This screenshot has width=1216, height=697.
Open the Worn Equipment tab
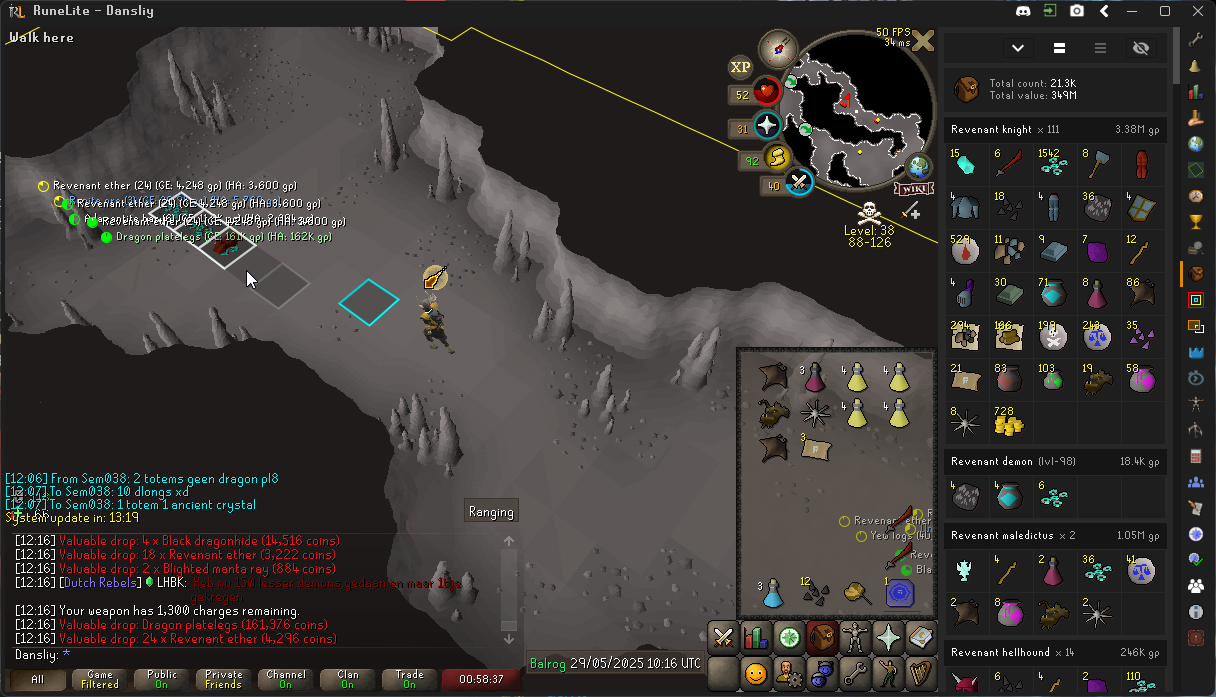coord(854,637)
